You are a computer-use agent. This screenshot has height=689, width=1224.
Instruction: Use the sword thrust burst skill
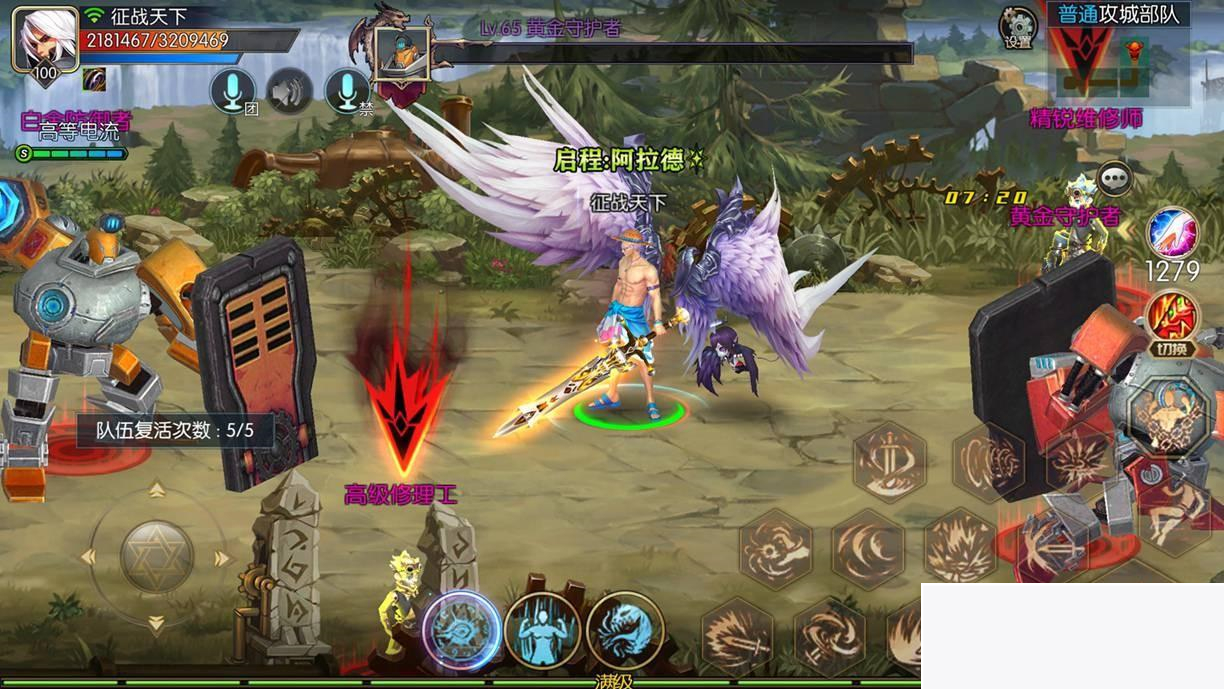pyautogui.click(x=737, y=637)
